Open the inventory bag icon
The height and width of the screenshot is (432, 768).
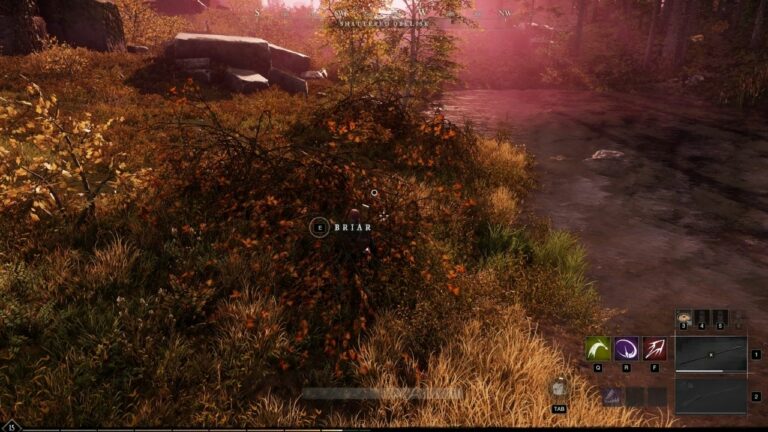click(559, 389)
